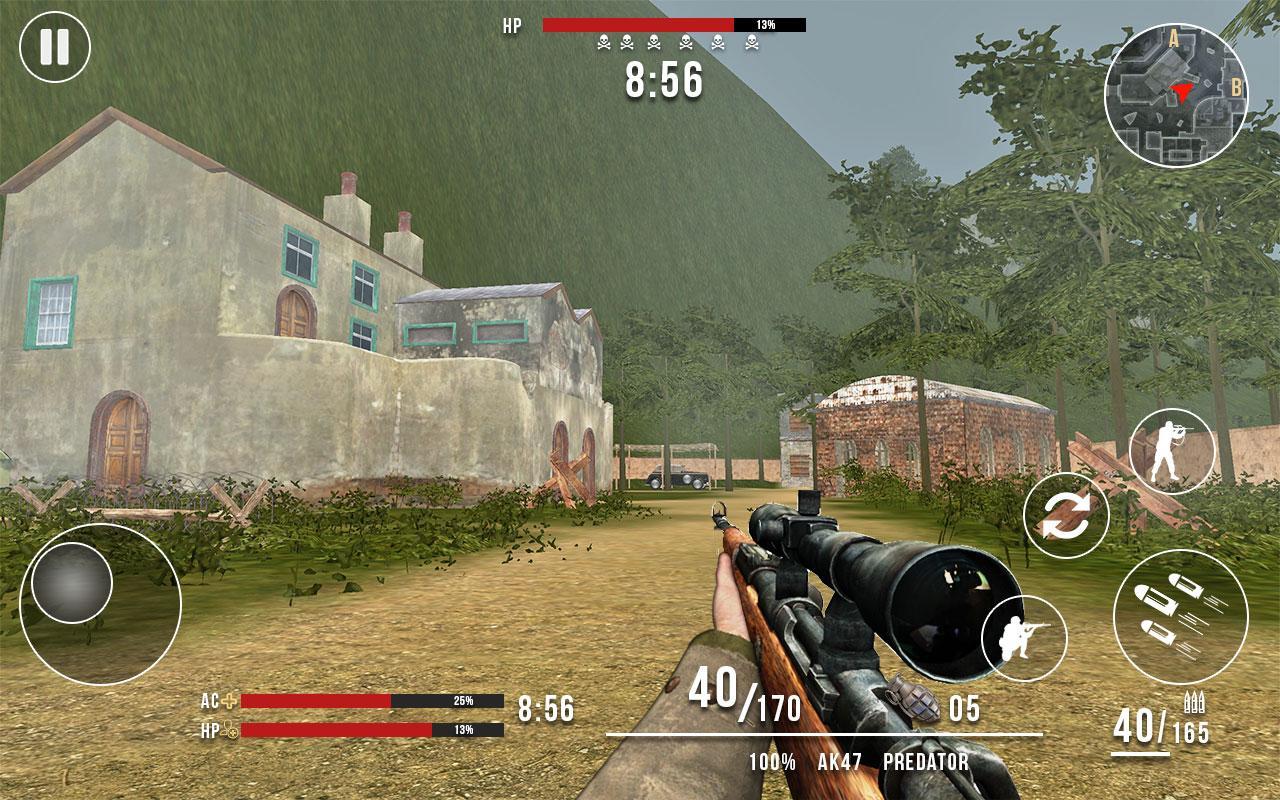Image resolution: width=1280 pixels, height=800 pixels.
Task: Open the circular minimap
Action: click(x=1176, y=96)
